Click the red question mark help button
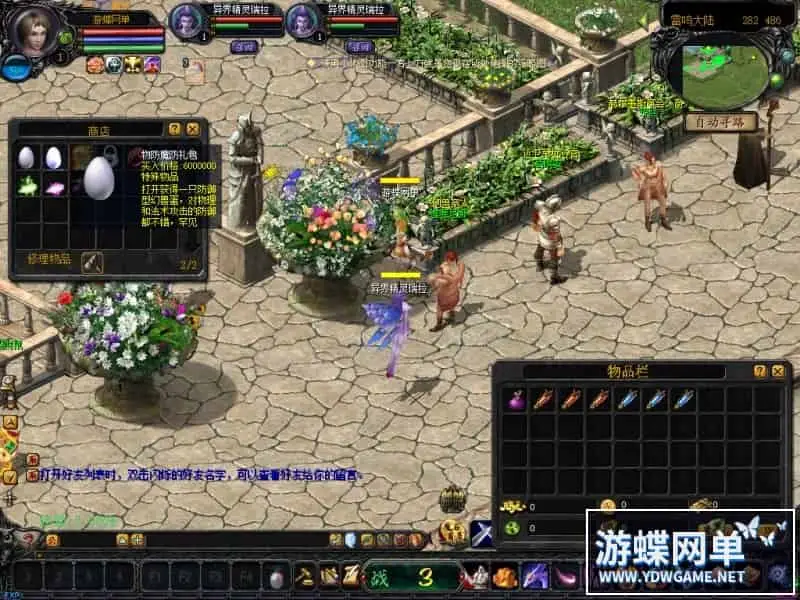800x600 pixels. (30, 540)
